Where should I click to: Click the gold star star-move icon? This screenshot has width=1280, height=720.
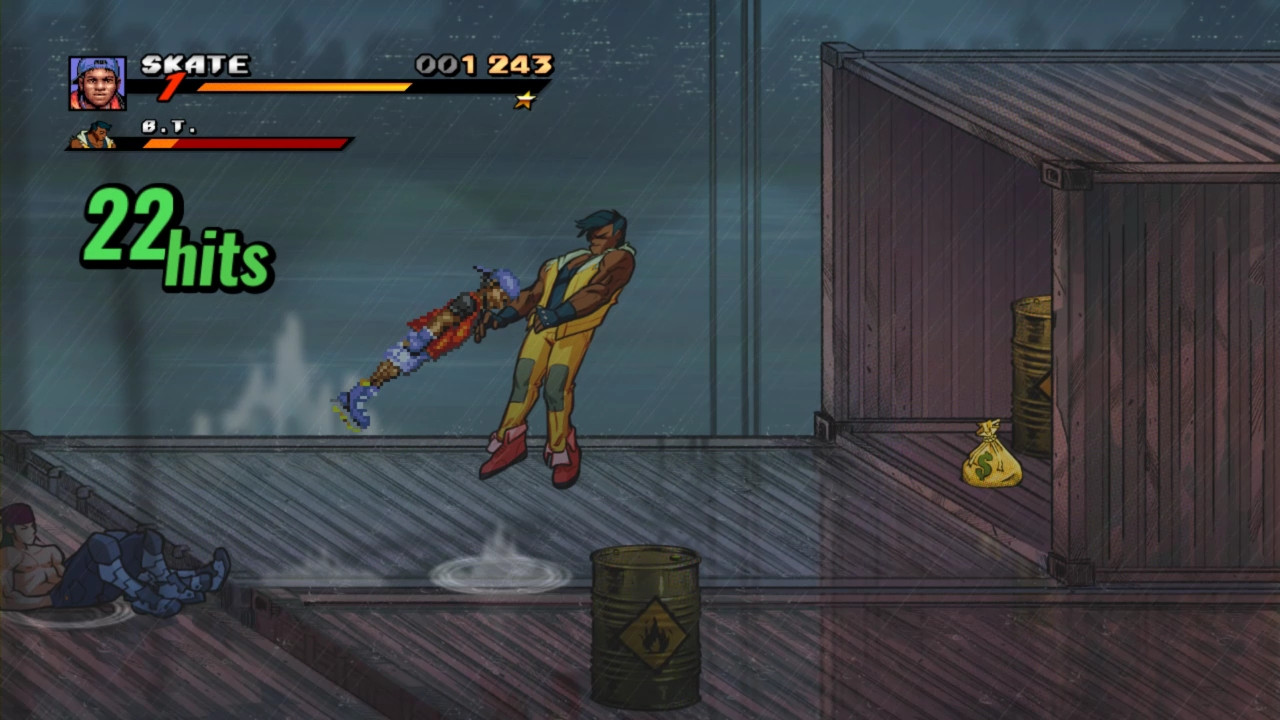(x=523, y=100)
